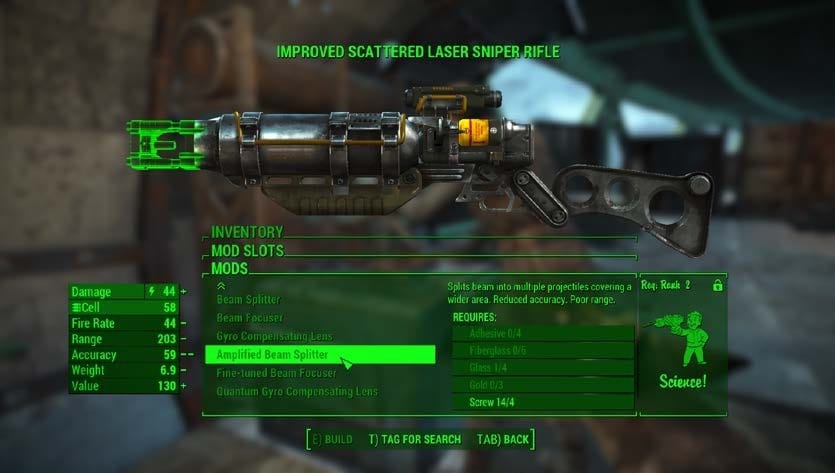Viewport: 835px width, 473px height.
Task: Switch to the Mod Slots section
Action: pos(247,250)
